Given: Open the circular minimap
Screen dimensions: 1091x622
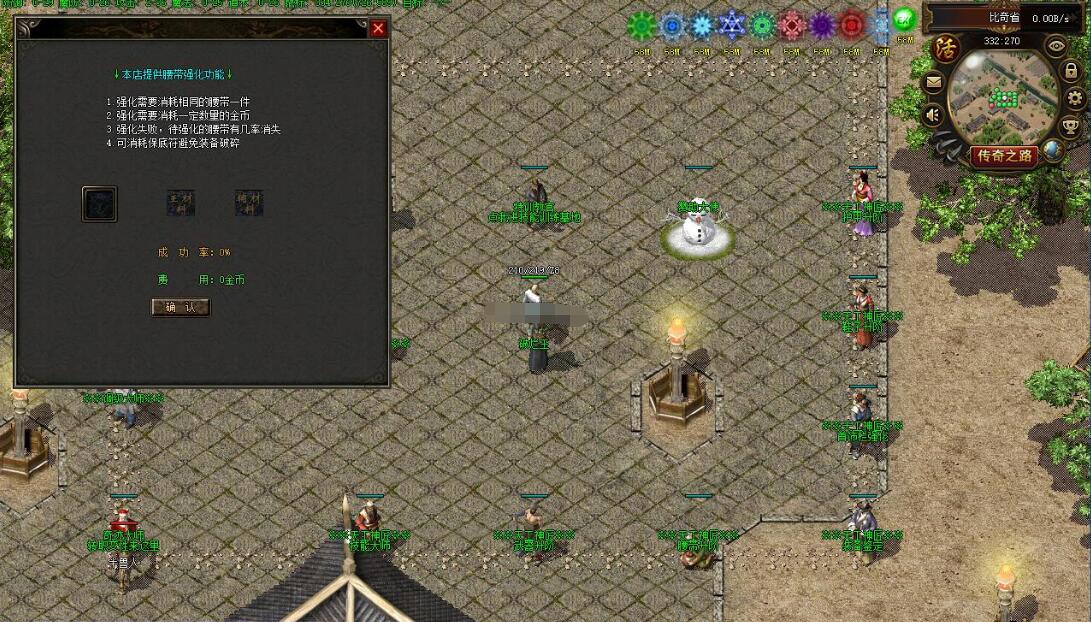Looking at the screenshot, I should click(x=1002, y=98).
